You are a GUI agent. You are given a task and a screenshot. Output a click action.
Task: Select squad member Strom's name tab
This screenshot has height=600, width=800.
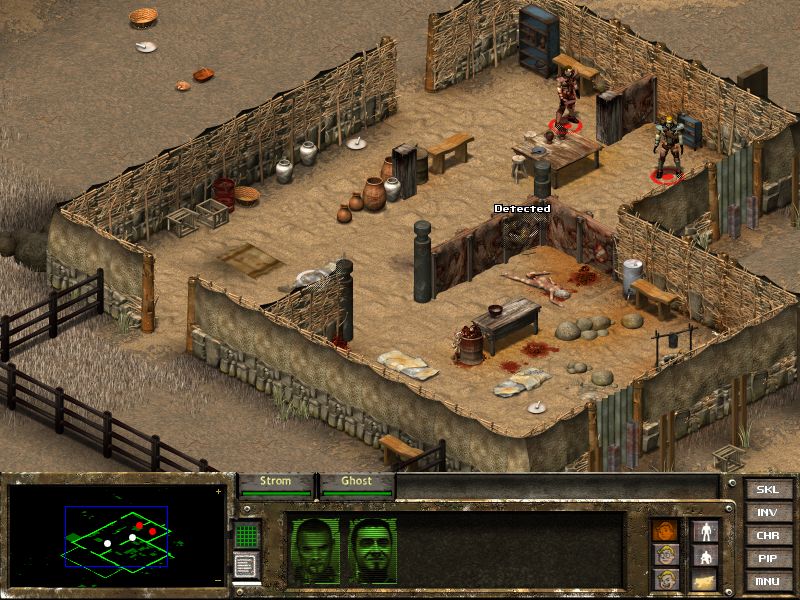pos(275,482)
